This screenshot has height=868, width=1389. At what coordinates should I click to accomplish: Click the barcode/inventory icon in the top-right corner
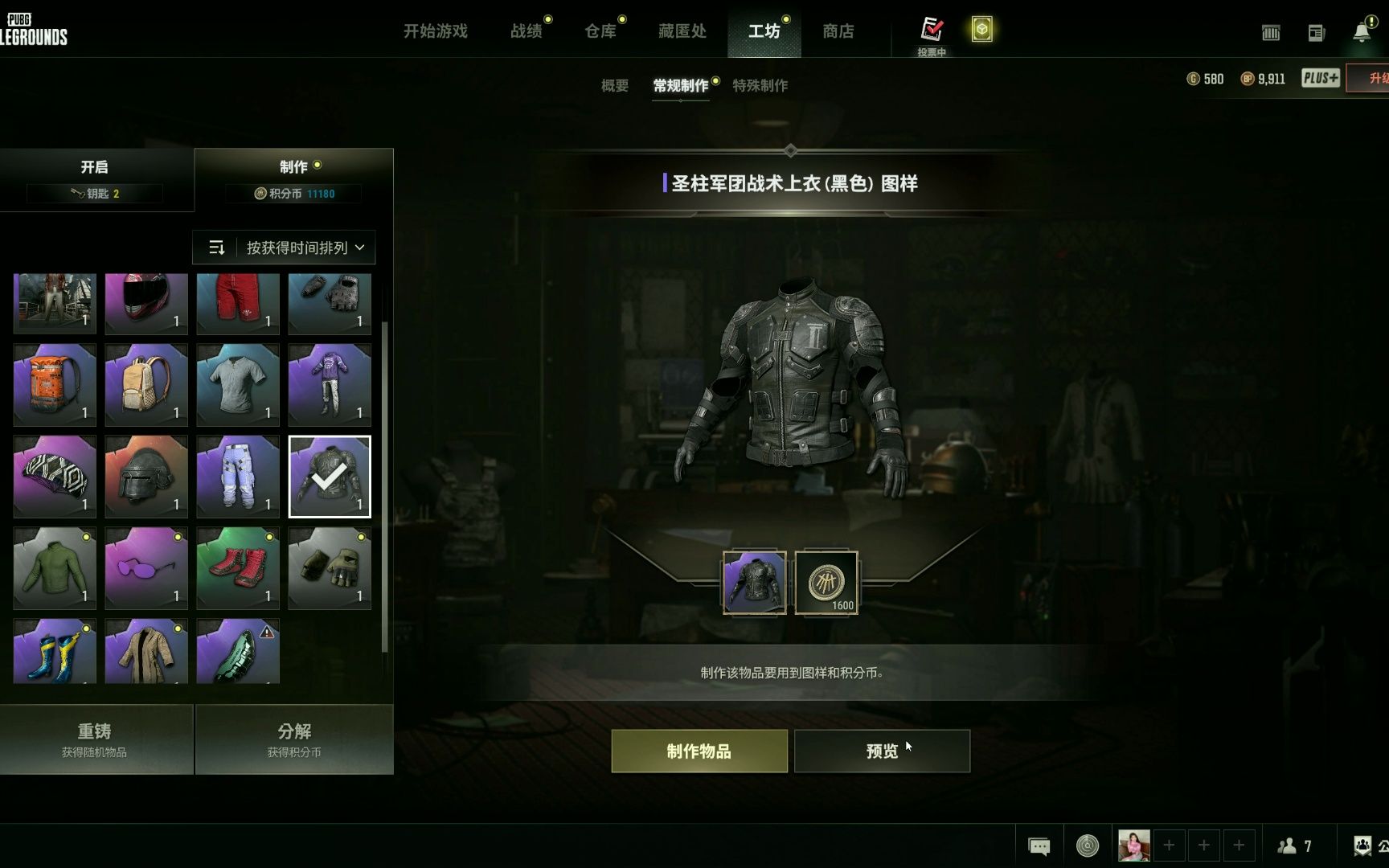click(x=1272, y=32)
